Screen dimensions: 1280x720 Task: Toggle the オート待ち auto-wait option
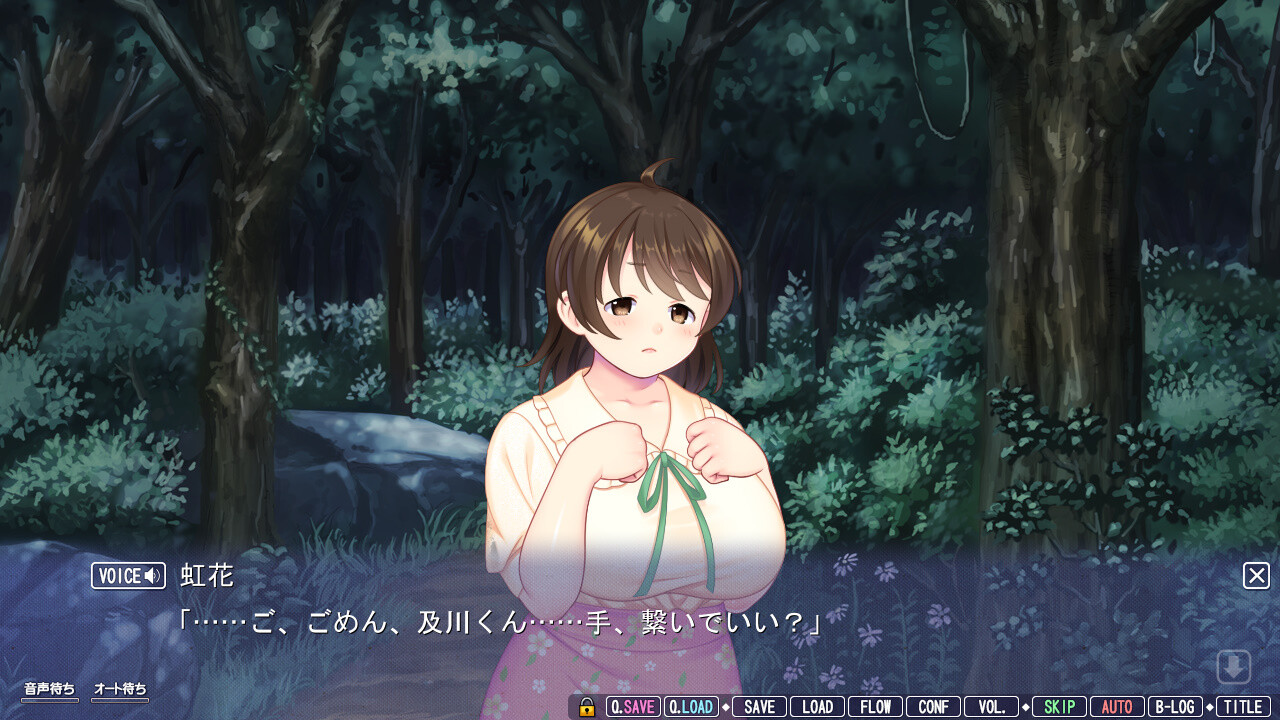pyautogui.click(x=120, y=690)
